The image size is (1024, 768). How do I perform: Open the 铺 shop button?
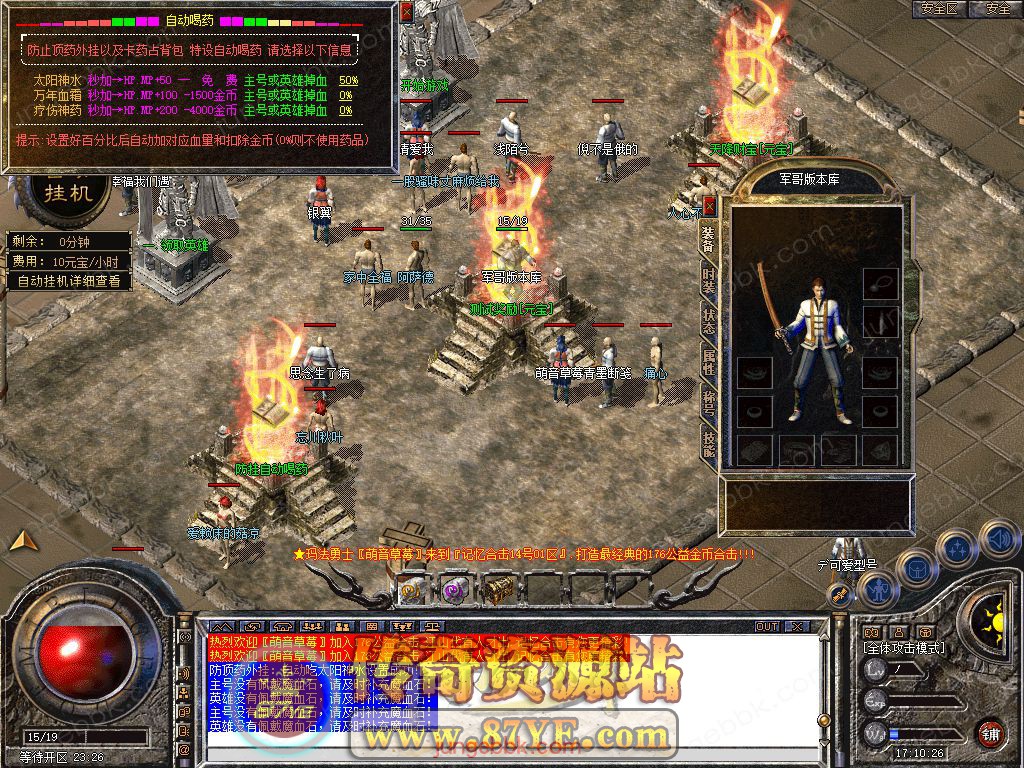(990, 733)
